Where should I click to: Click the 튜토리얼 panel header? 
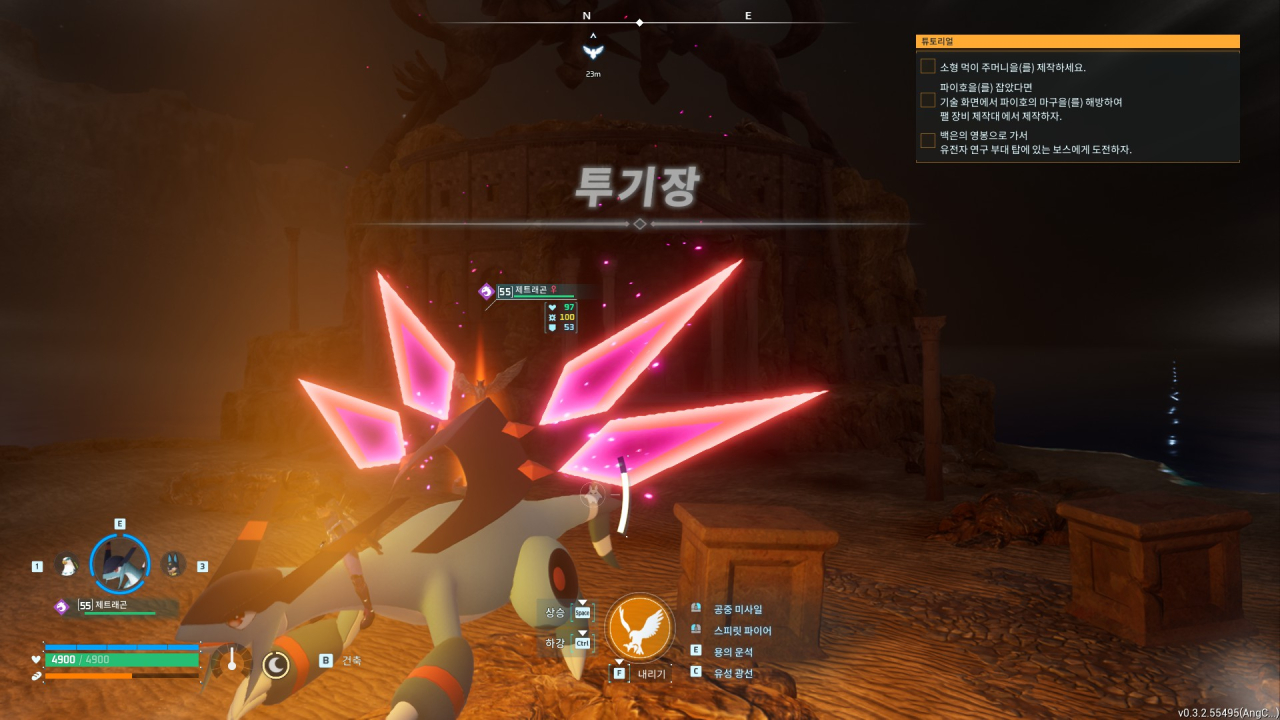click(1077, 41)
